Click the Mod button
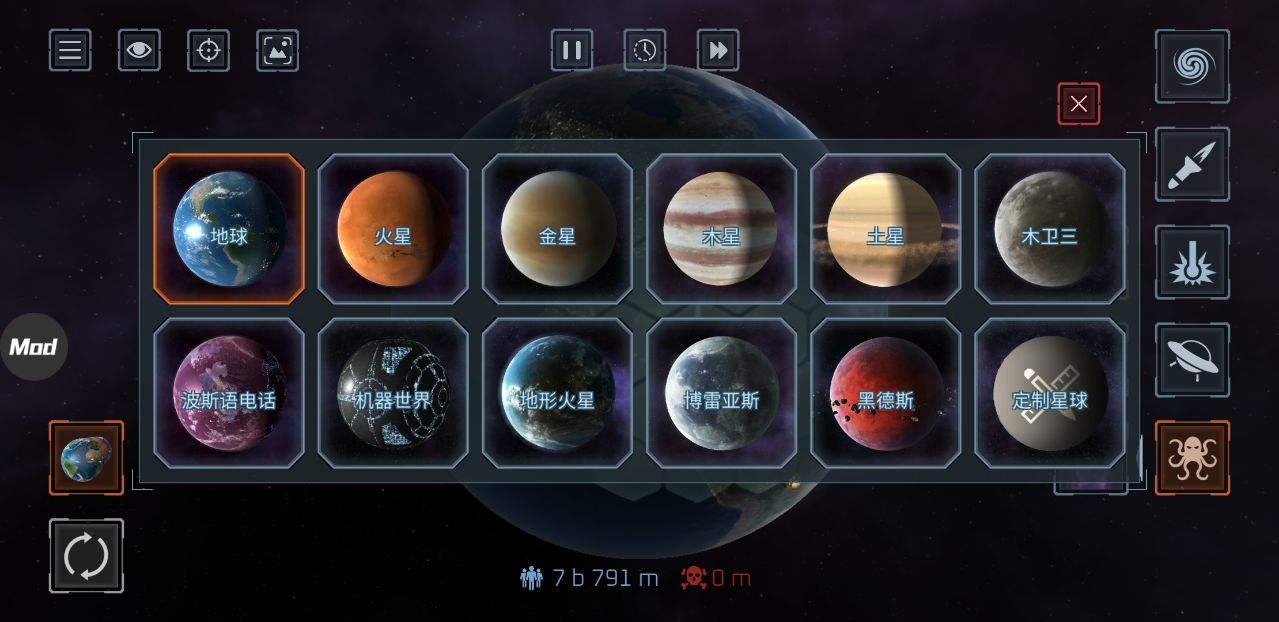 point(33,347)
